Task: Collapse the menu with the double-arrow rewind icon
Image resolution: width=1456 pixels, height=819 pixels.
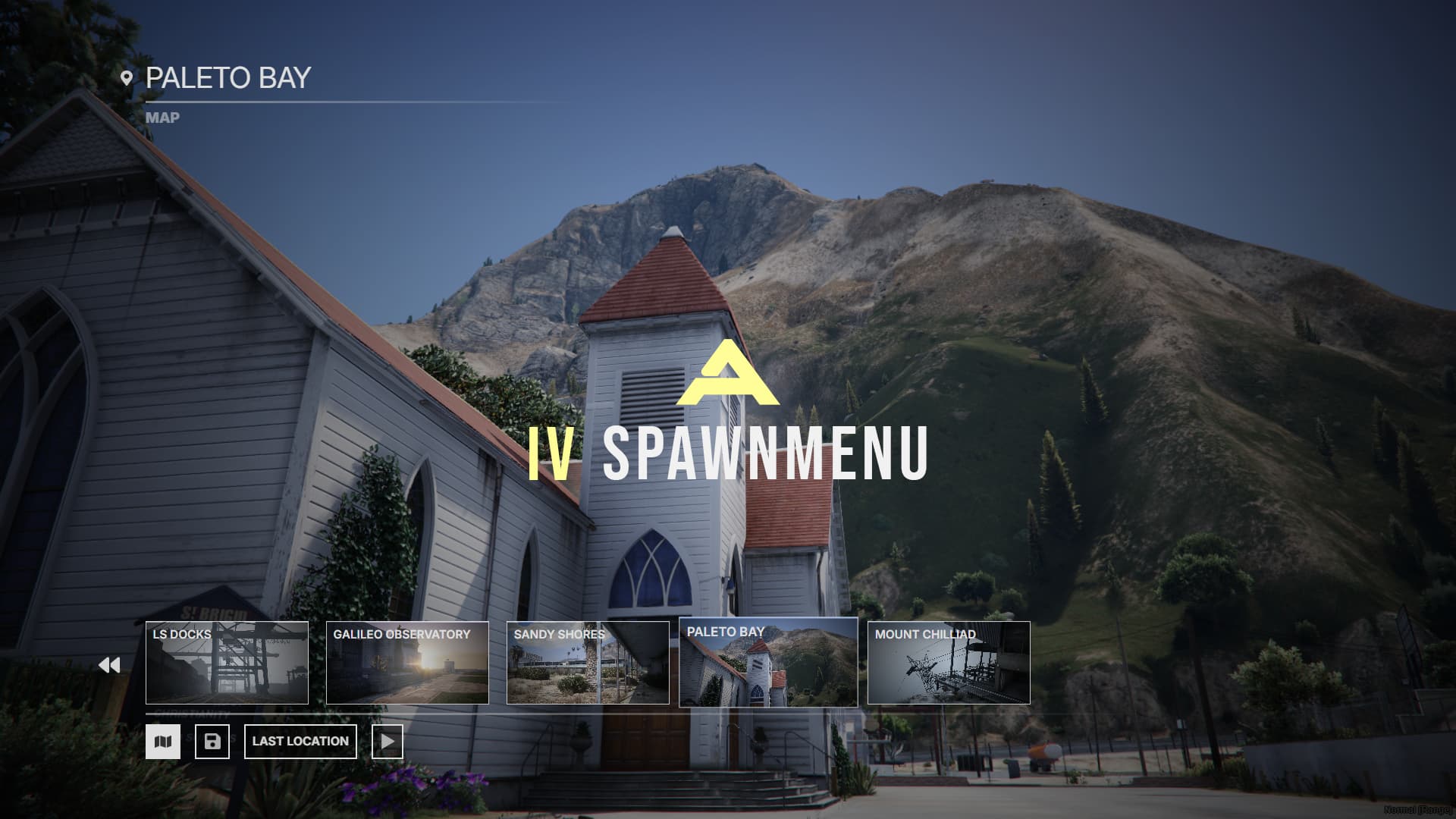Action: pos(110,664)
